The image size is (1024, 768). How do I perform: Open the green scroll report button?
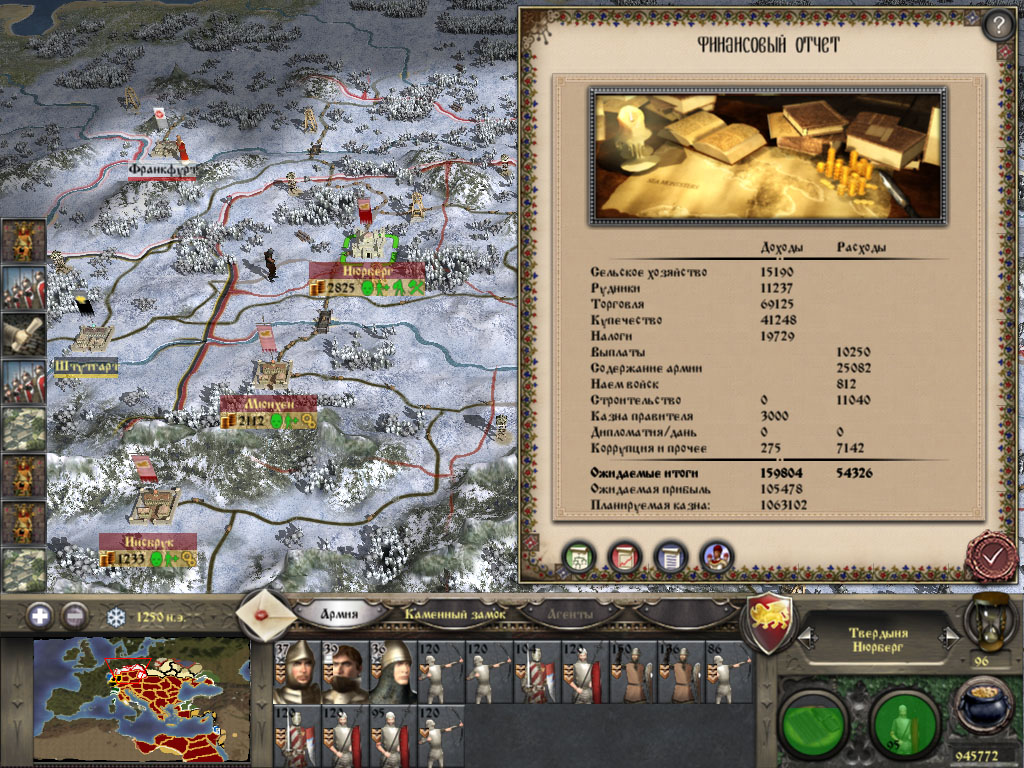pyautogui.click(x=580, y=556)
